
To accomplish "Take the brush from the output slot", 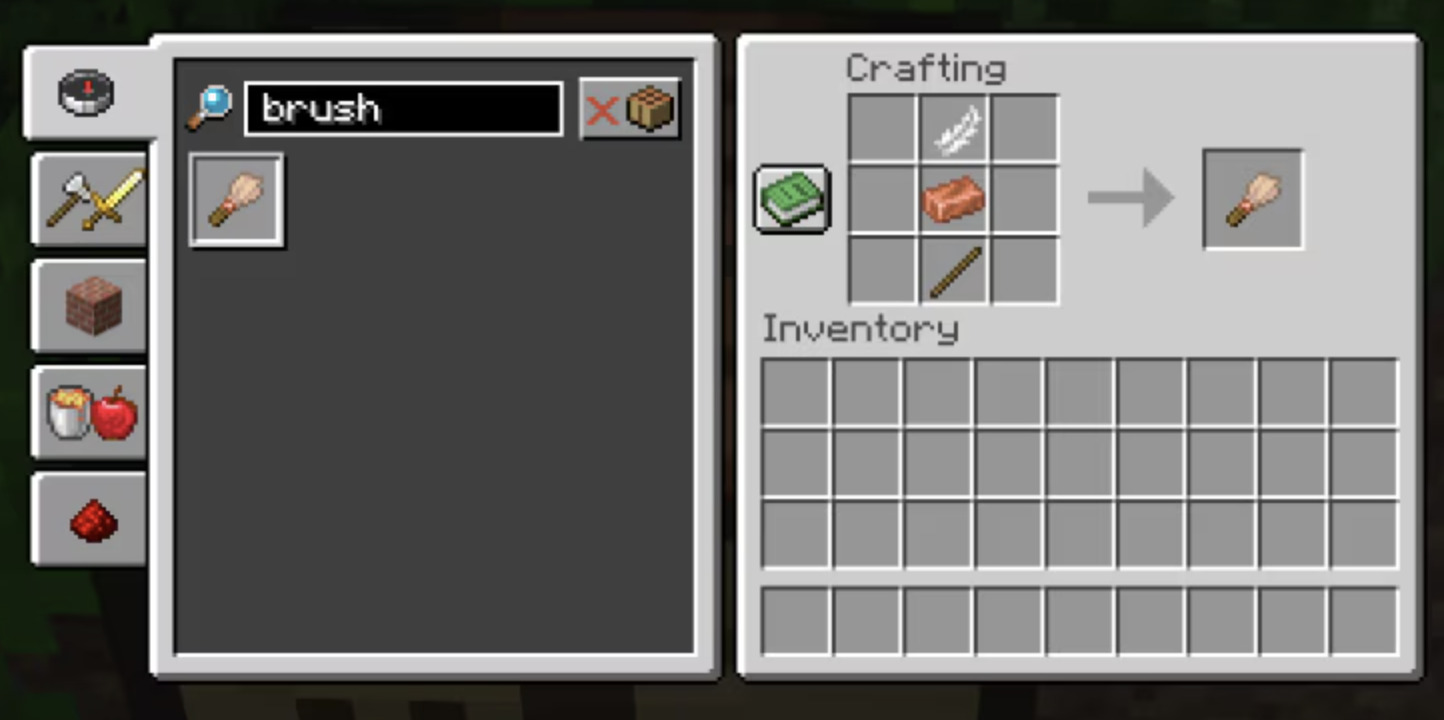I will [1252, 199].
